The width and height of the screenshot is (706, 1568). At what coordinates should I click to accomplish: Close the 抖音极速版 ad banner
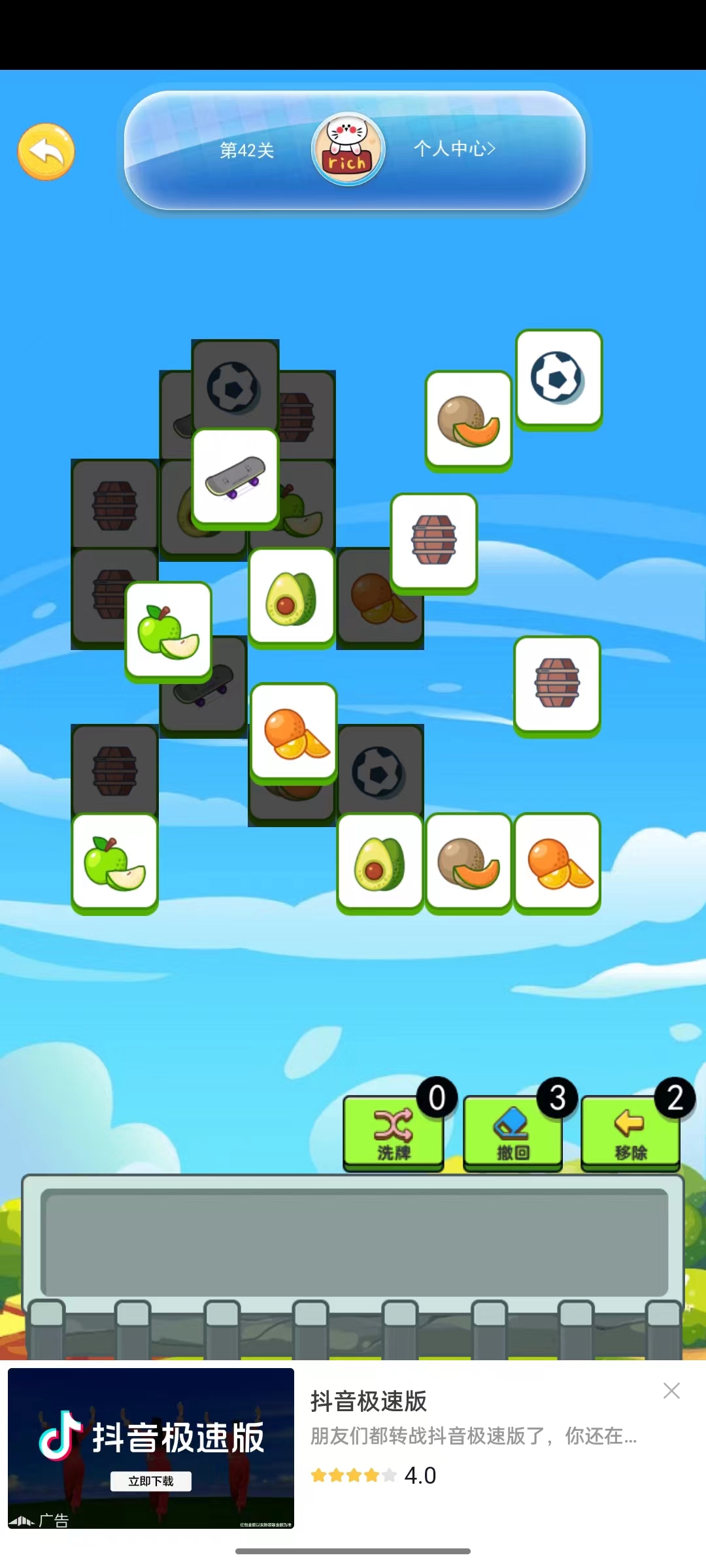tap(671, 1390)
